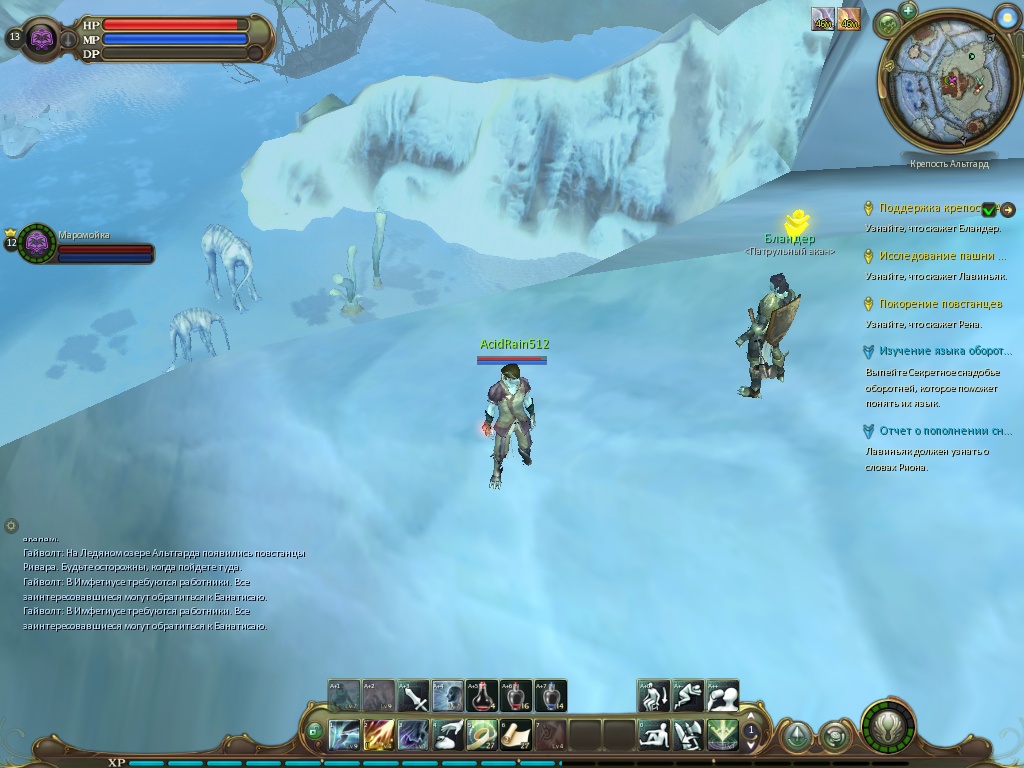
Task: Click the green plus button above minimap
Action: pos(908,11)
